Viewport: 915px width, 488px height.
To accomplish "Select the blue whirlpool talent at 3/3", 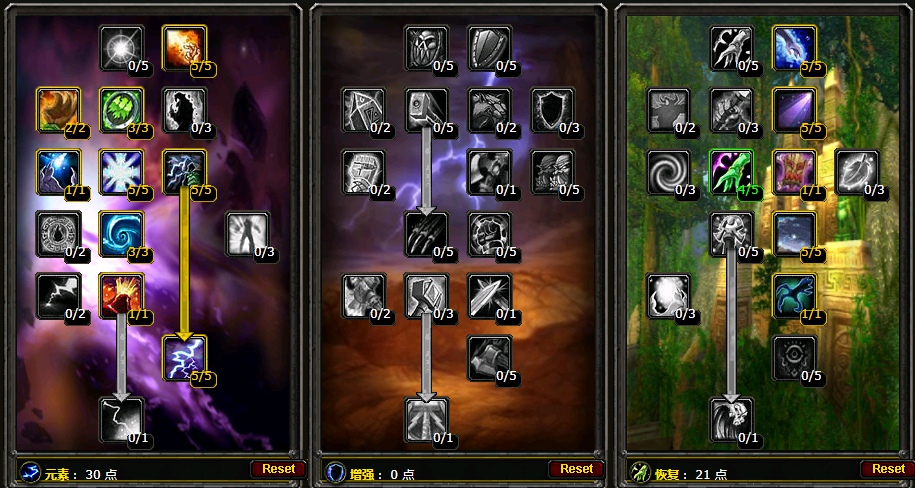I will click(122, 233).
